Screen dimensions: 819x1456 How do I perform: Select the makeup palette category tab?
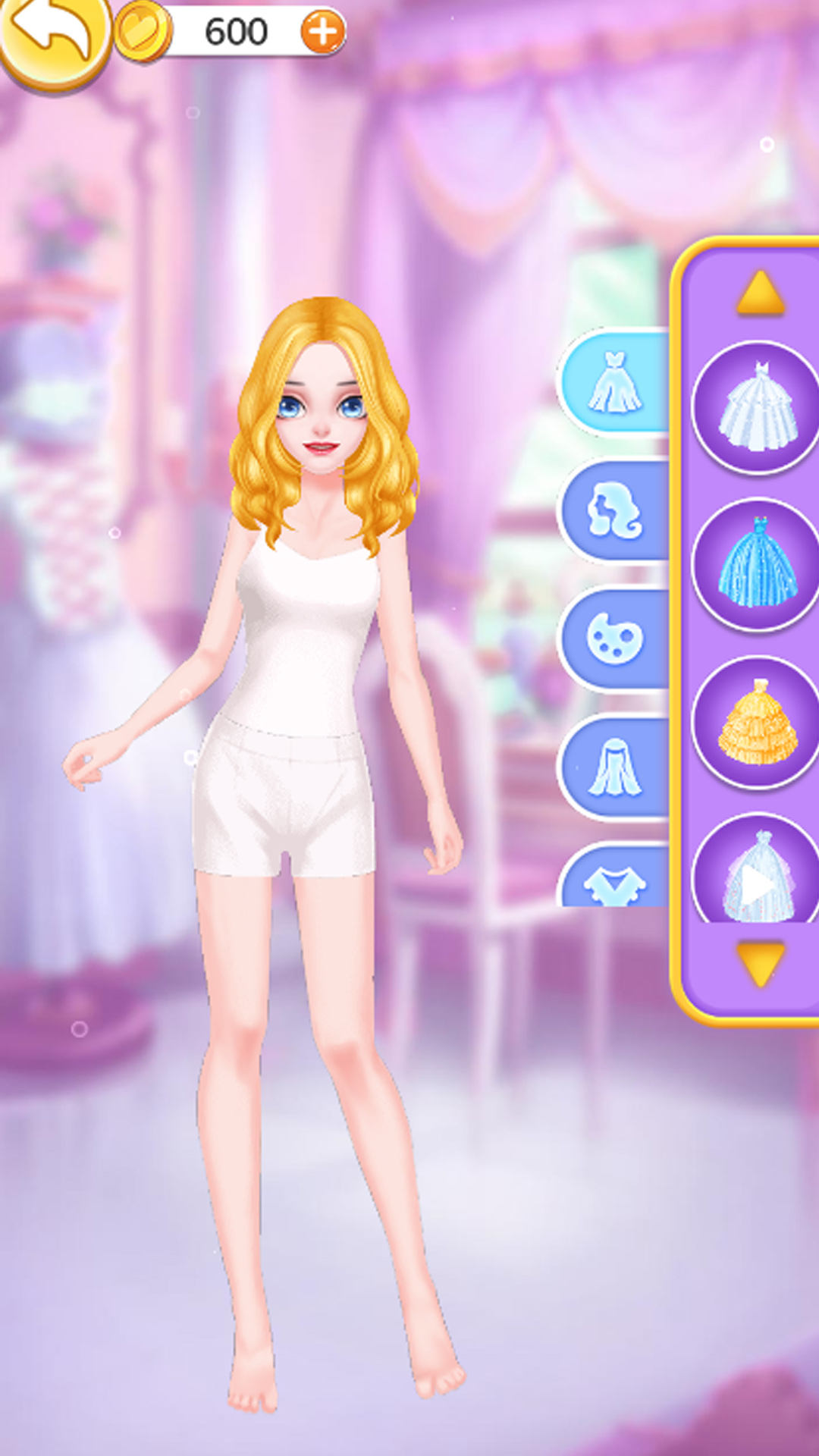pyautogui.click(x=615, y=639)
